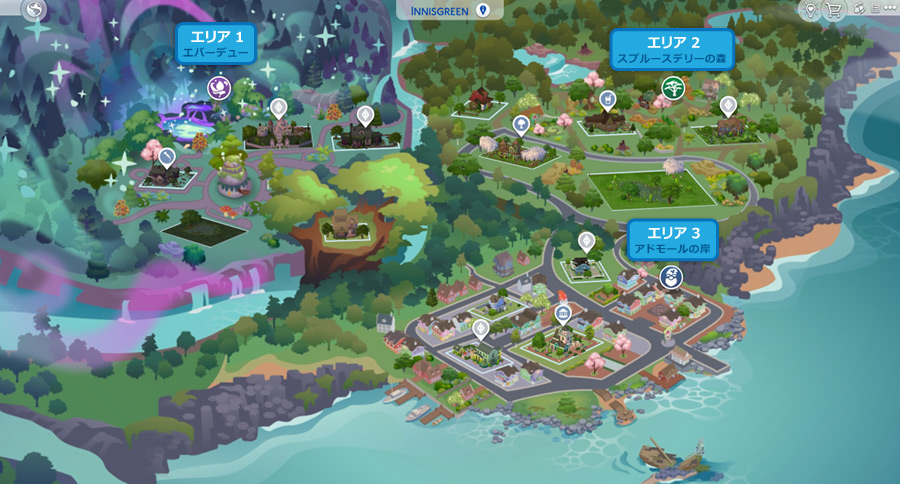900x484 pixels.
Task: Open the world selection globe button
Action: [36, 10]
